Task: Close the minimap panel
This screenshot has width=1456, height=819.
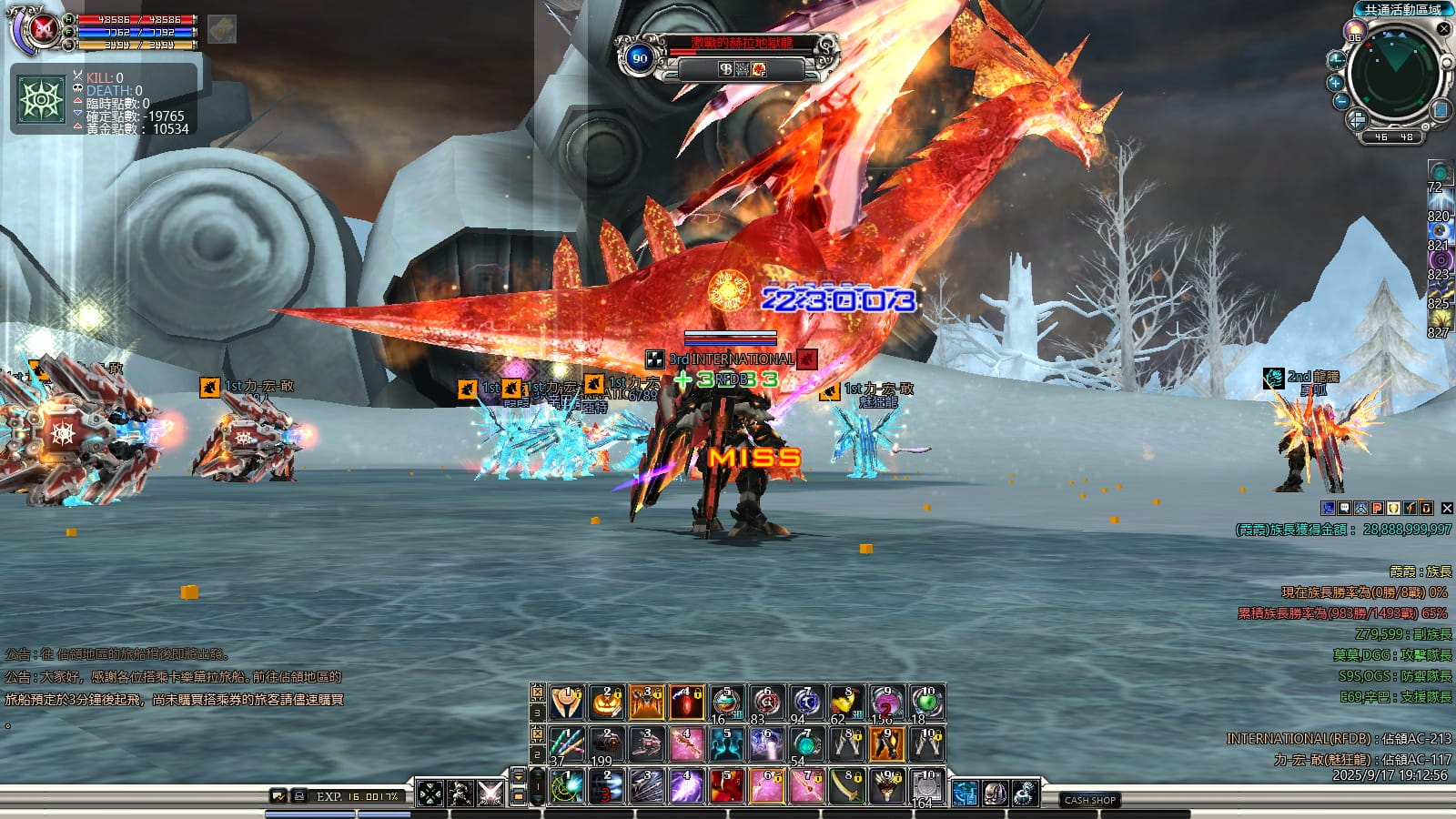Action: (x=1443, y=29)
